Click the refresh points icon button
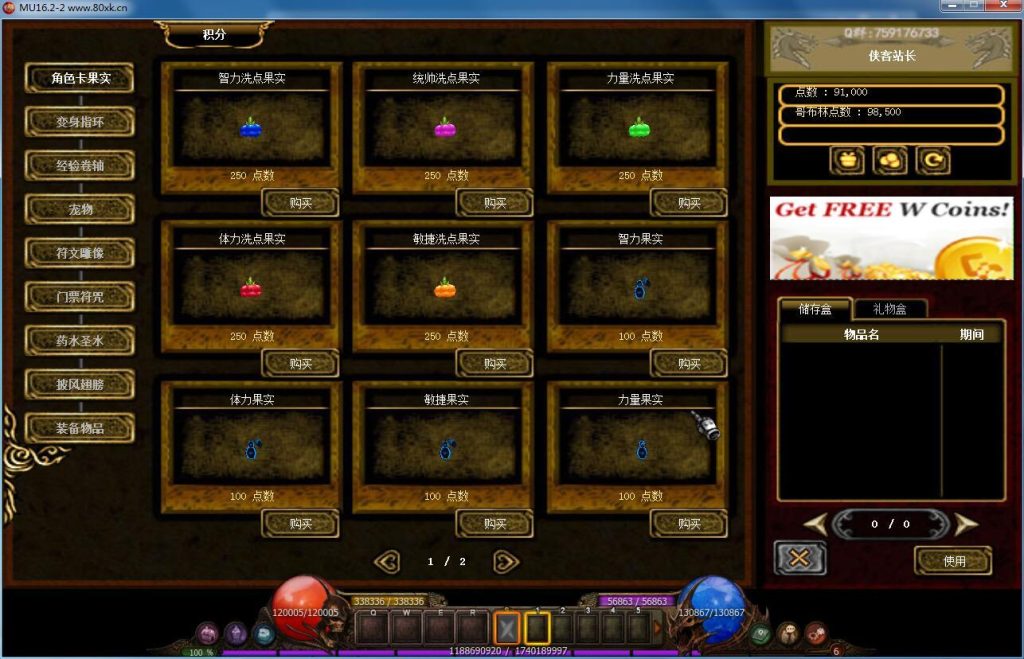This screenshot has width=1024, height=659. click(x=932, y=160)
